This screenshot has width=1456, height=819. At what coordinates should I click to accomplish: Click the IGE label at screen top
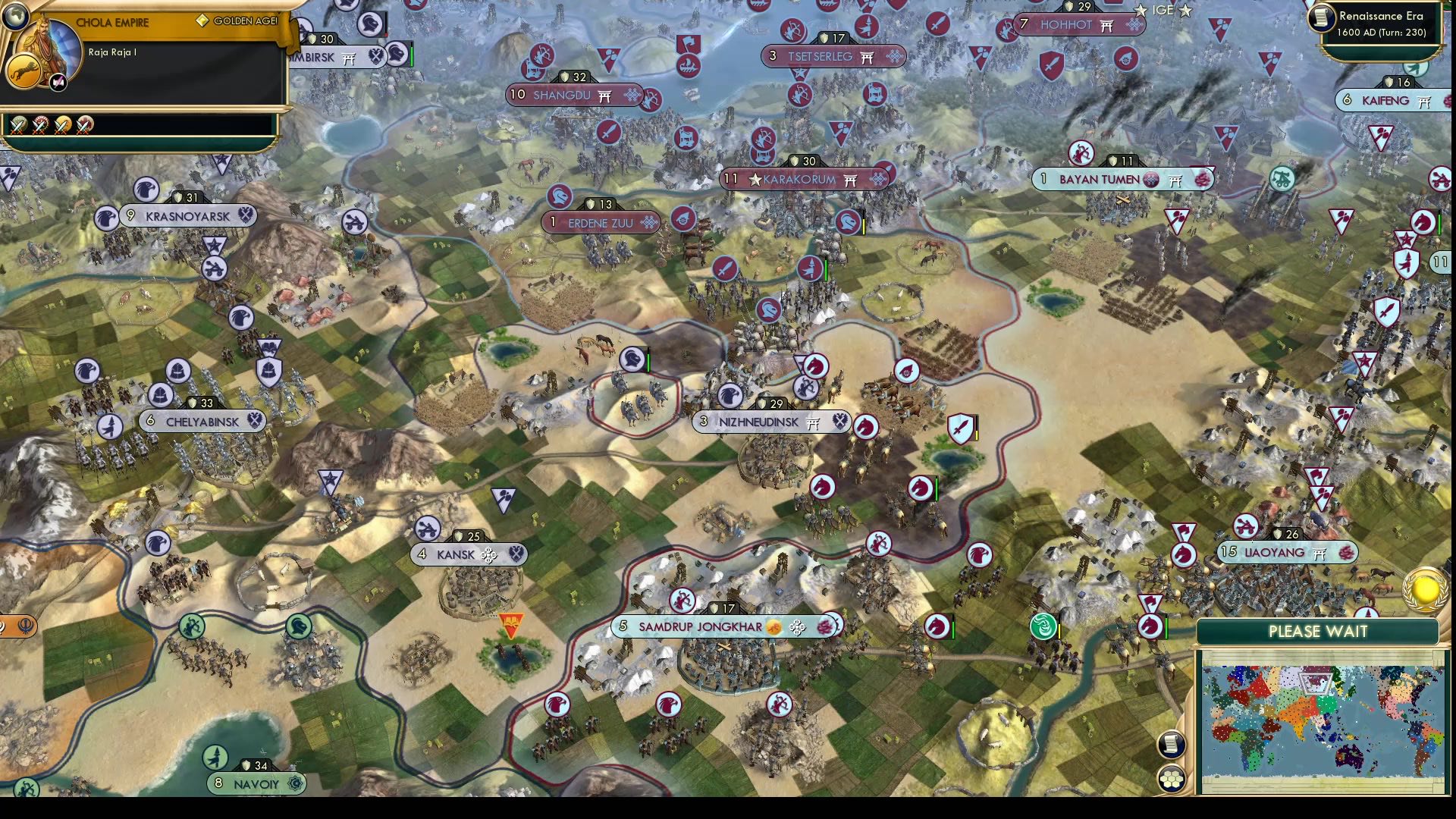tap(1163, 11)
